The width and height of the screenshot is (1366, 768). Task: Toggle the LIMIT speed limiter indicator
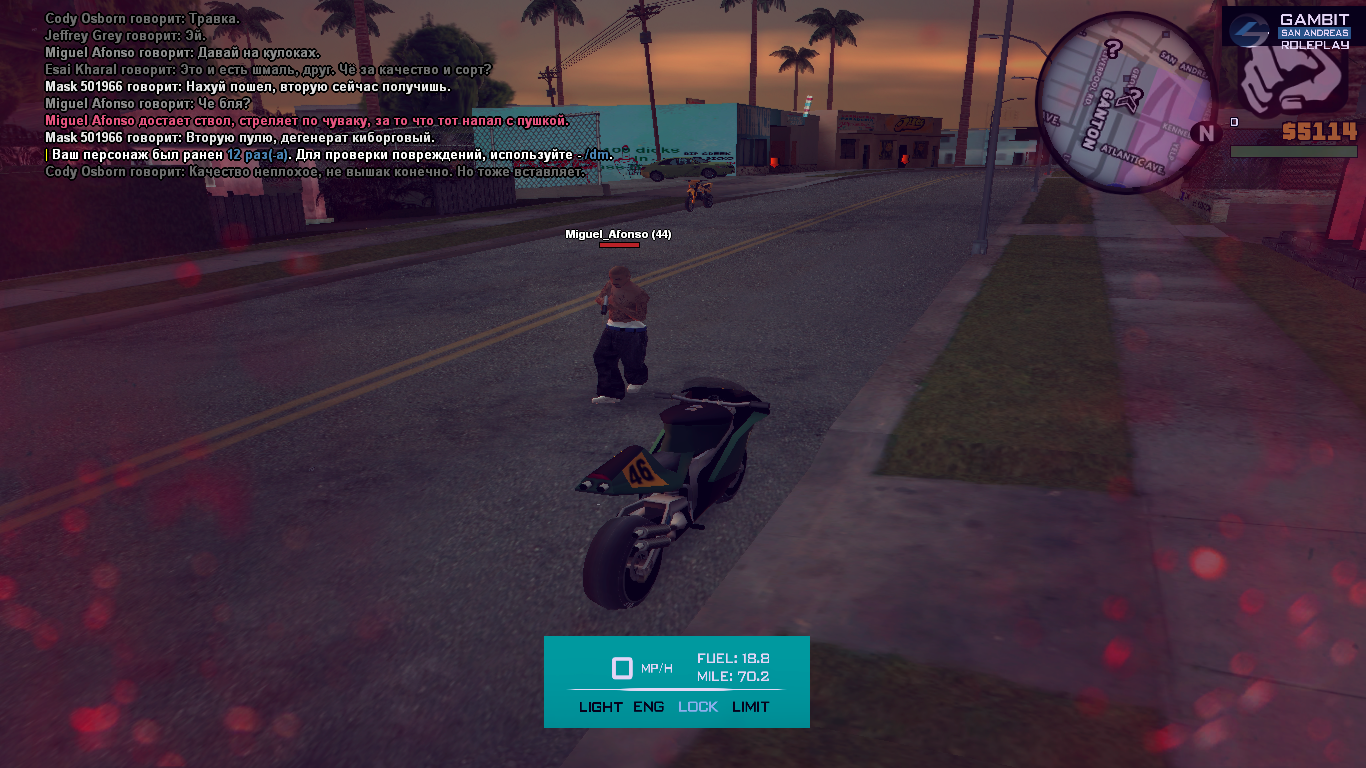coord(751,707)
